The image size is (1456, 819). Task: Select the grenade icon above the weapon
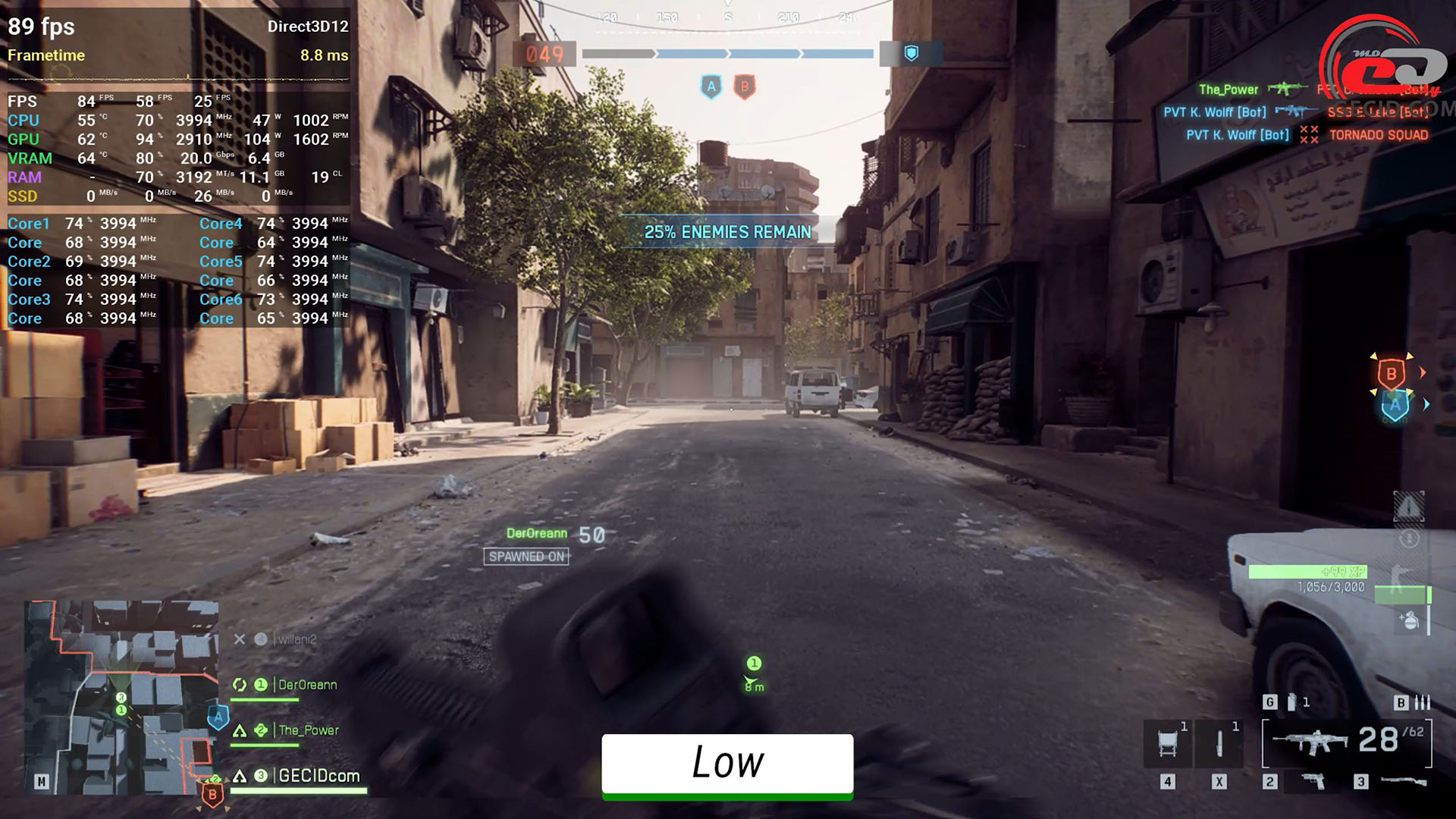1292,702
